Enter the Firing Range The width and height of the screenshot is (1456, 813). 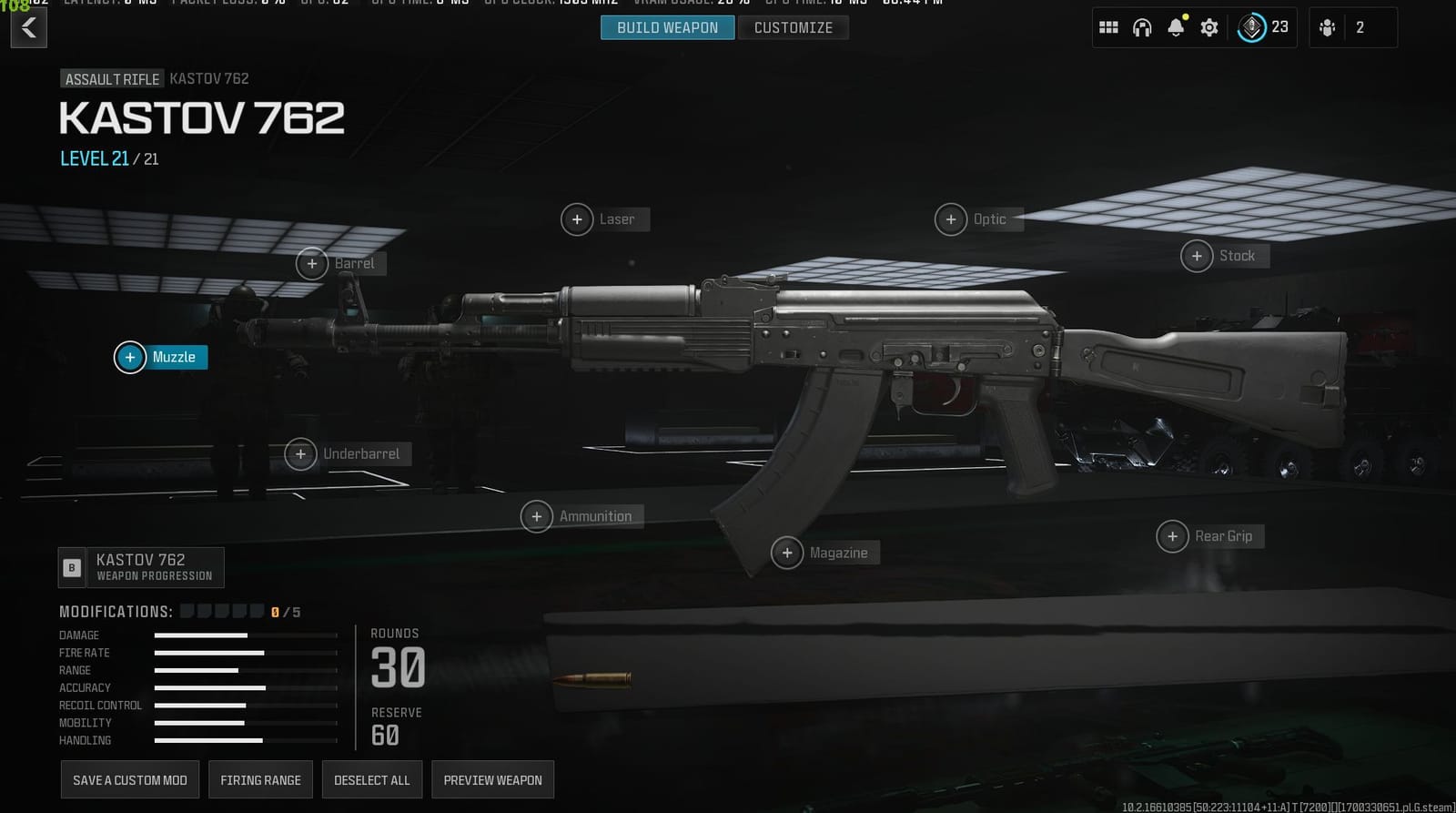[260, 779]
